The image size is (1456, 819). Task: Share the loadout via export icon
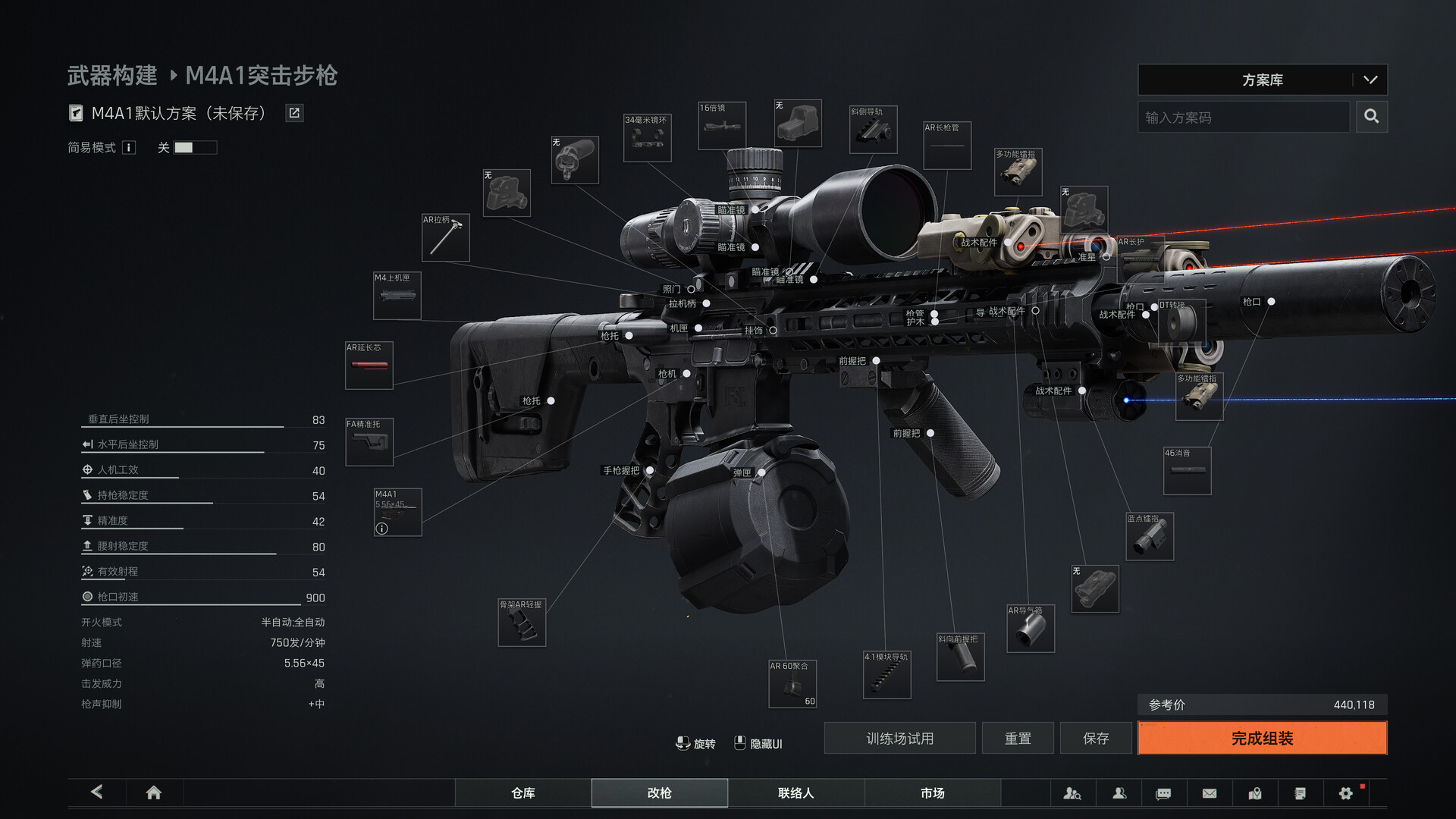(294, 113)
